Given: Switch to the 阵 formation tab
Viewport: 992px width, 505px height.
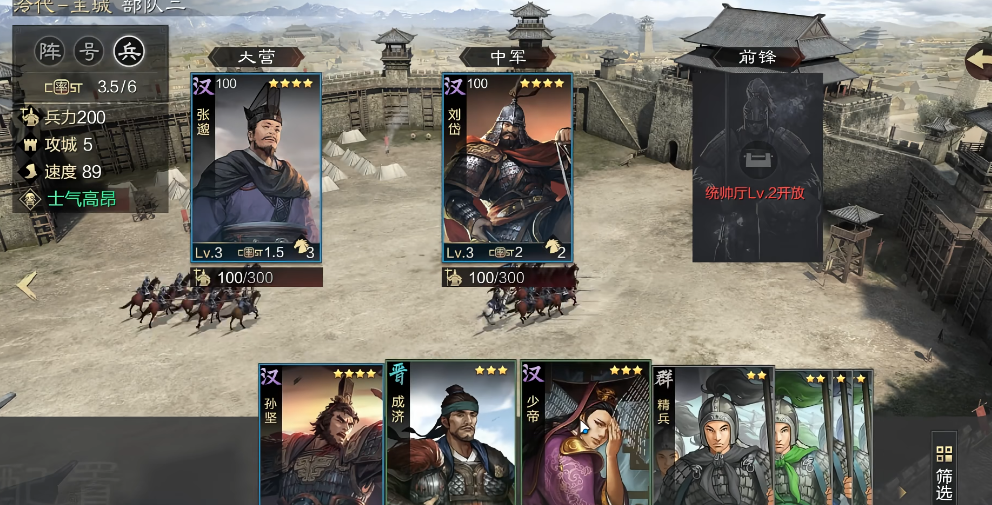Looking at the screenshot, I should click(49, 51).
